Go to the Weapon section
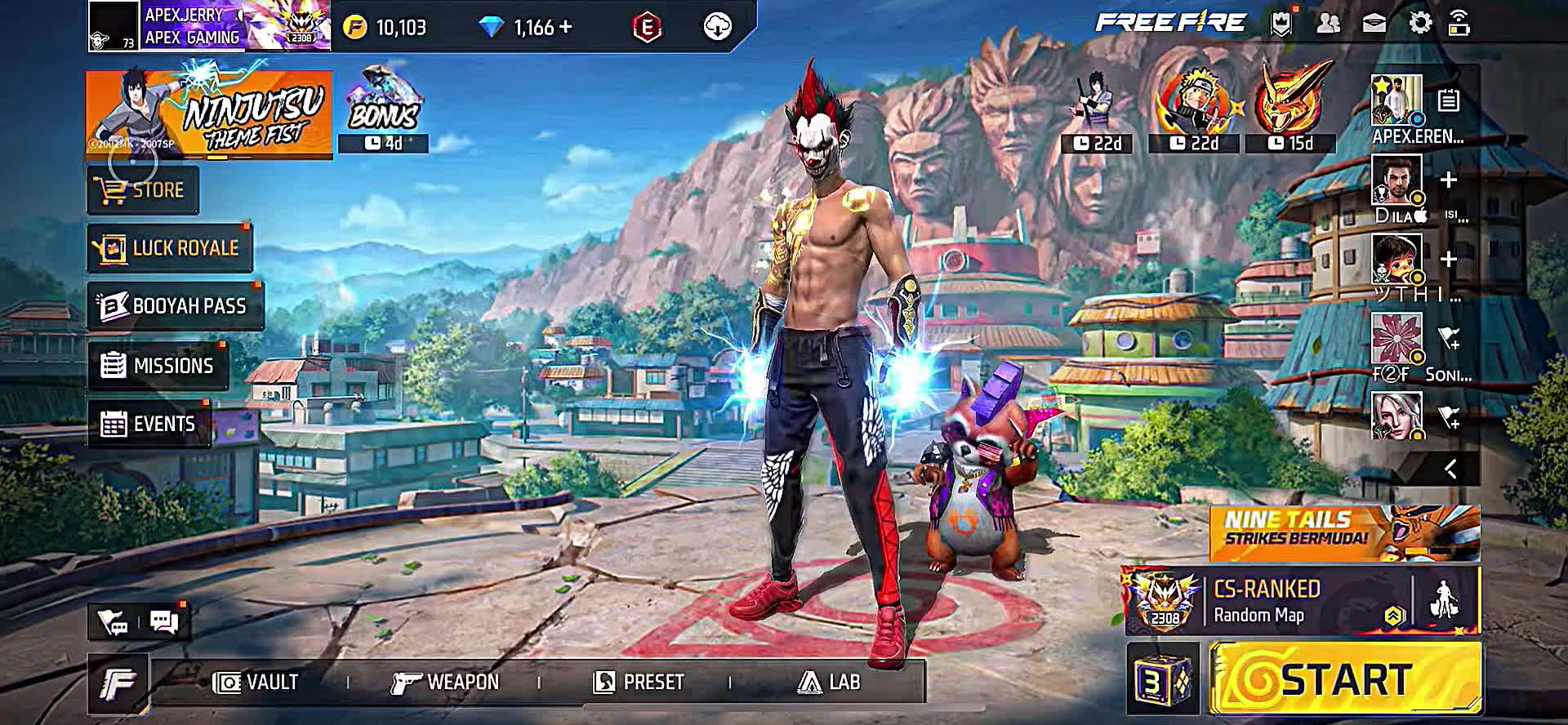The height and width of the screenshot is (725, 1568). click(445, 682)
